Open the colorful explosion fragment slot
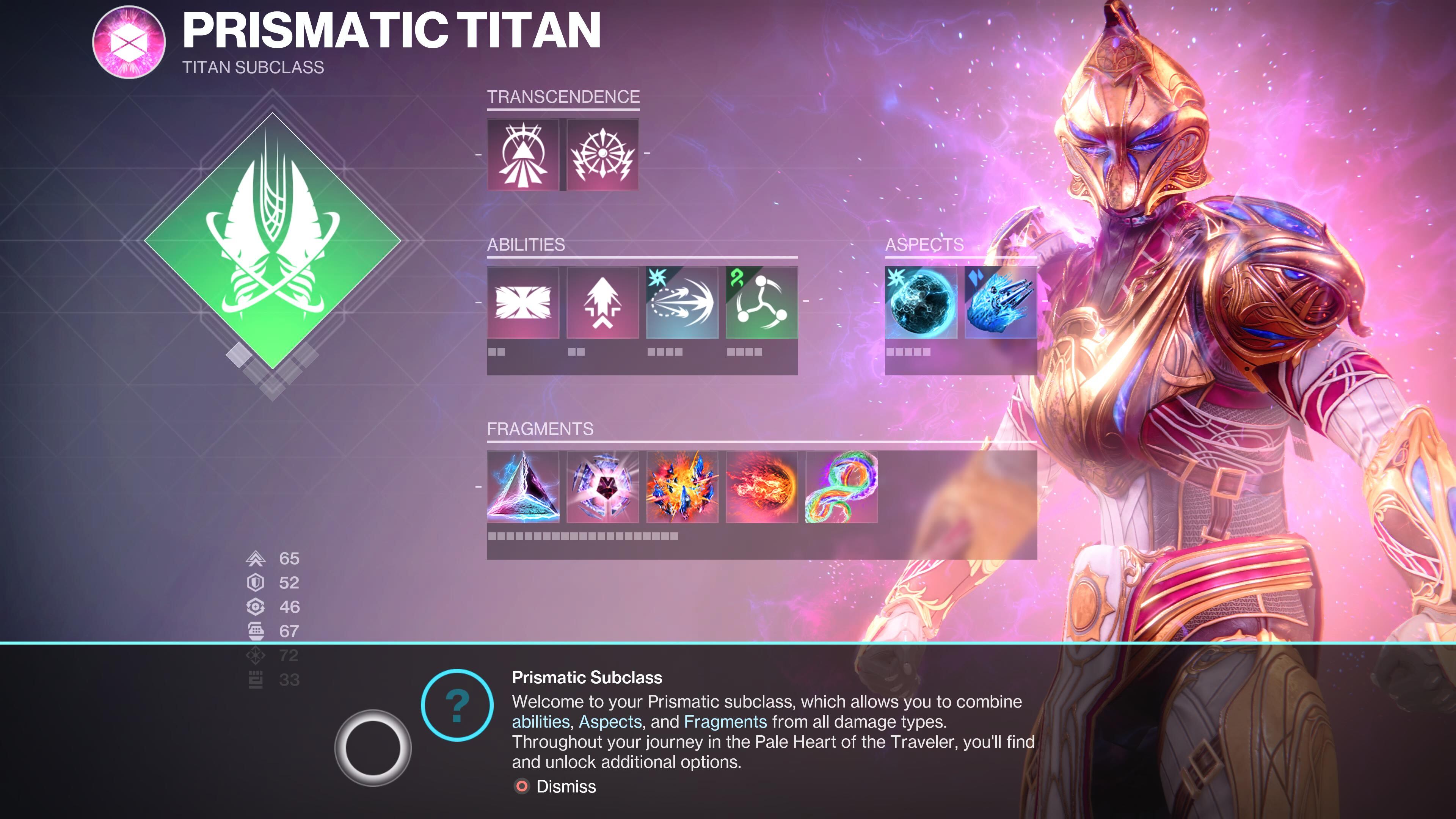The width and height of the screenshot is (1456, 819). click(682, 486)
